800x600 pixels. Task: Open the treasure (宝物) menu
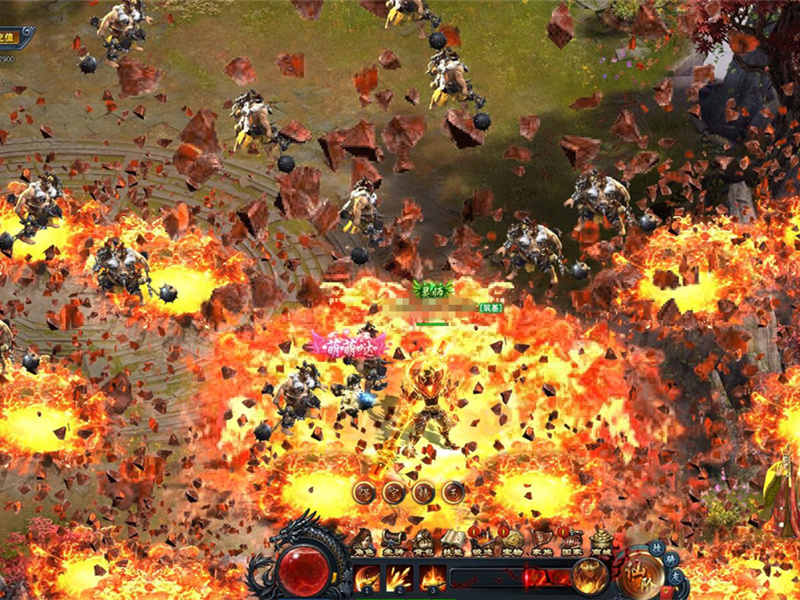point(512,541)
